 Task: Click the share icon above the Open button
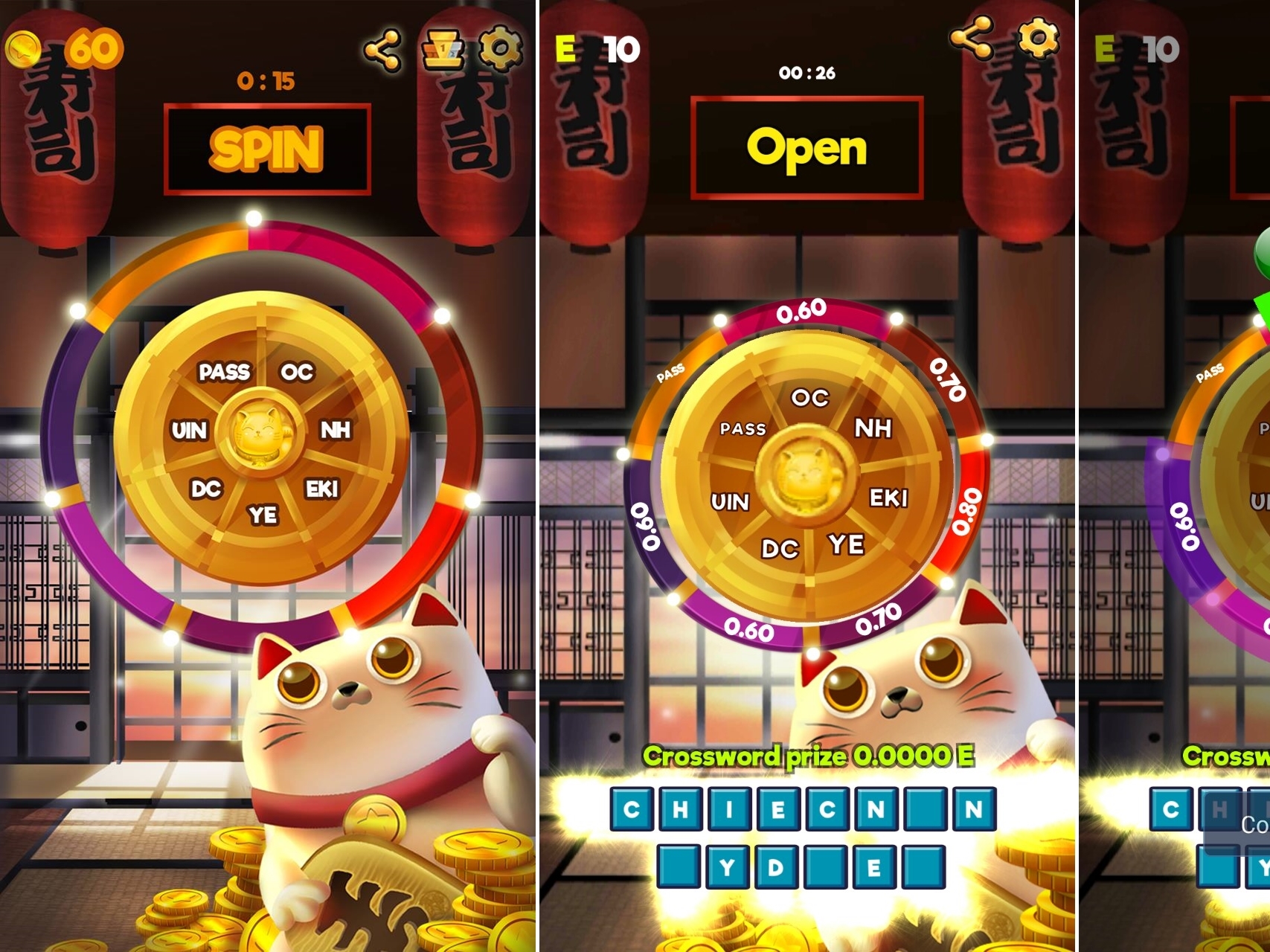point(972,37)
